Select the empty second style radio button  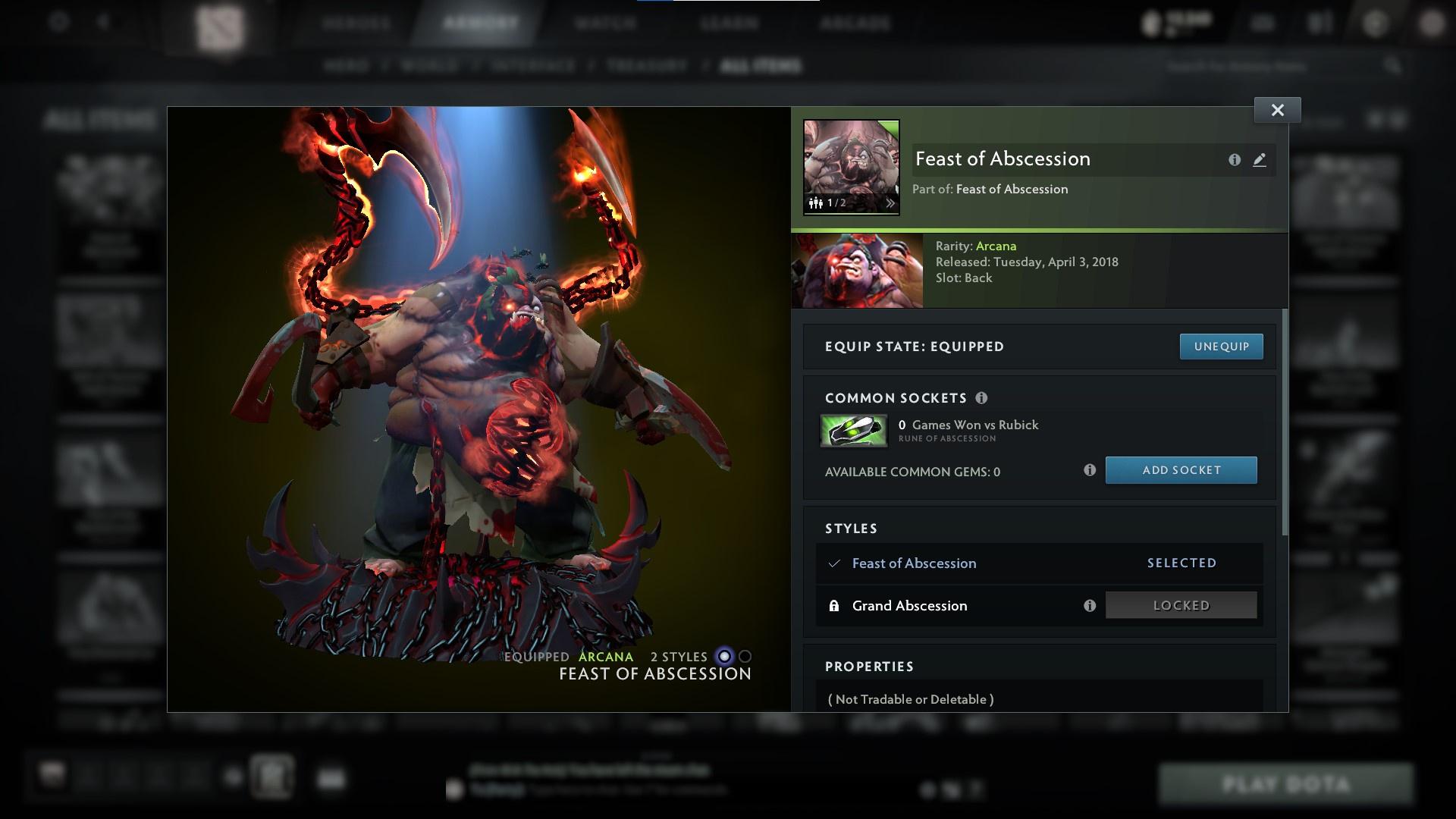[744, 657]
